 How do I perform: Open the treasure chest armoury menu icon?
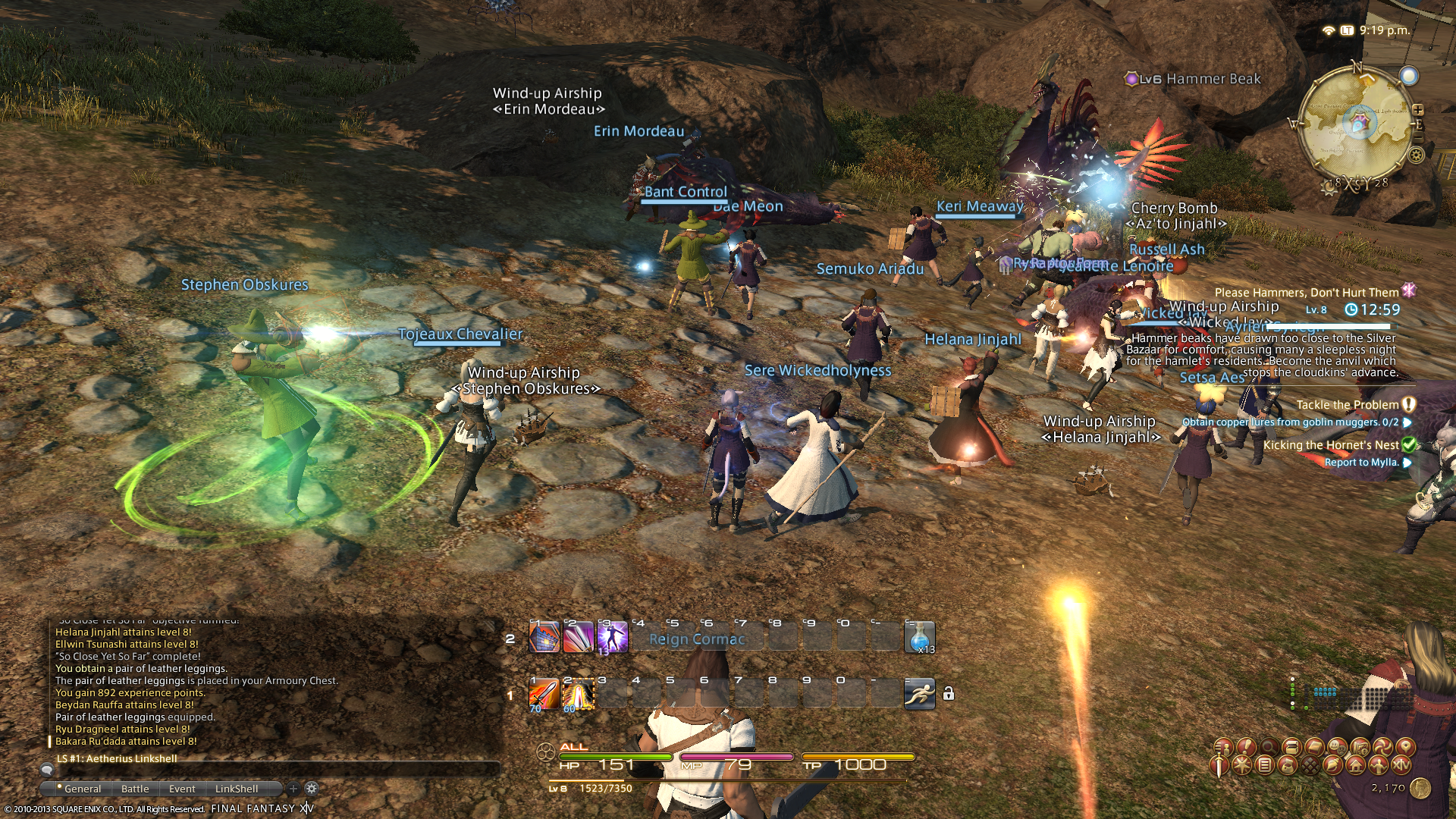(1292, 747)
